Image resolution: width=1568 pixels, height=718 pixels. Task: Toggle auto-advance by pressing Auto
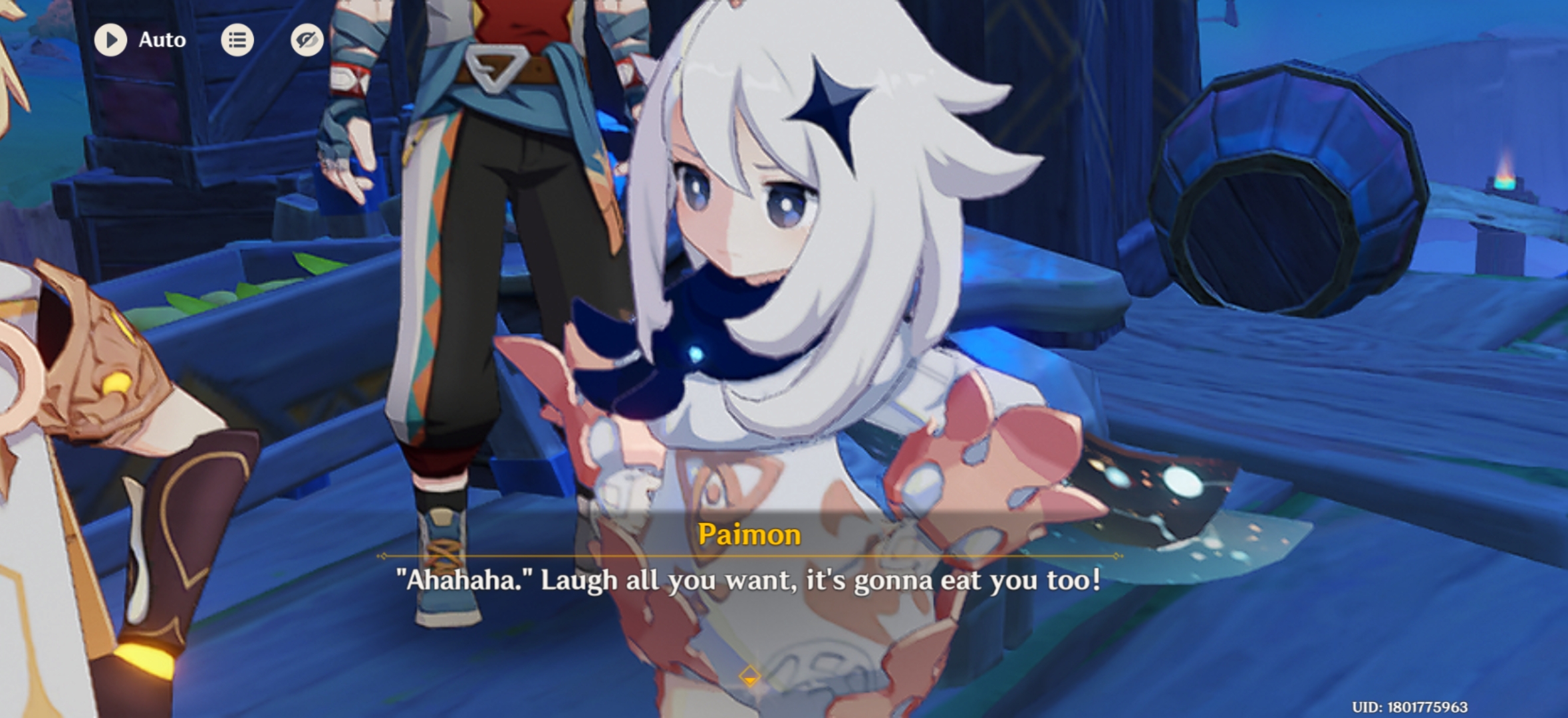point(160,39)
